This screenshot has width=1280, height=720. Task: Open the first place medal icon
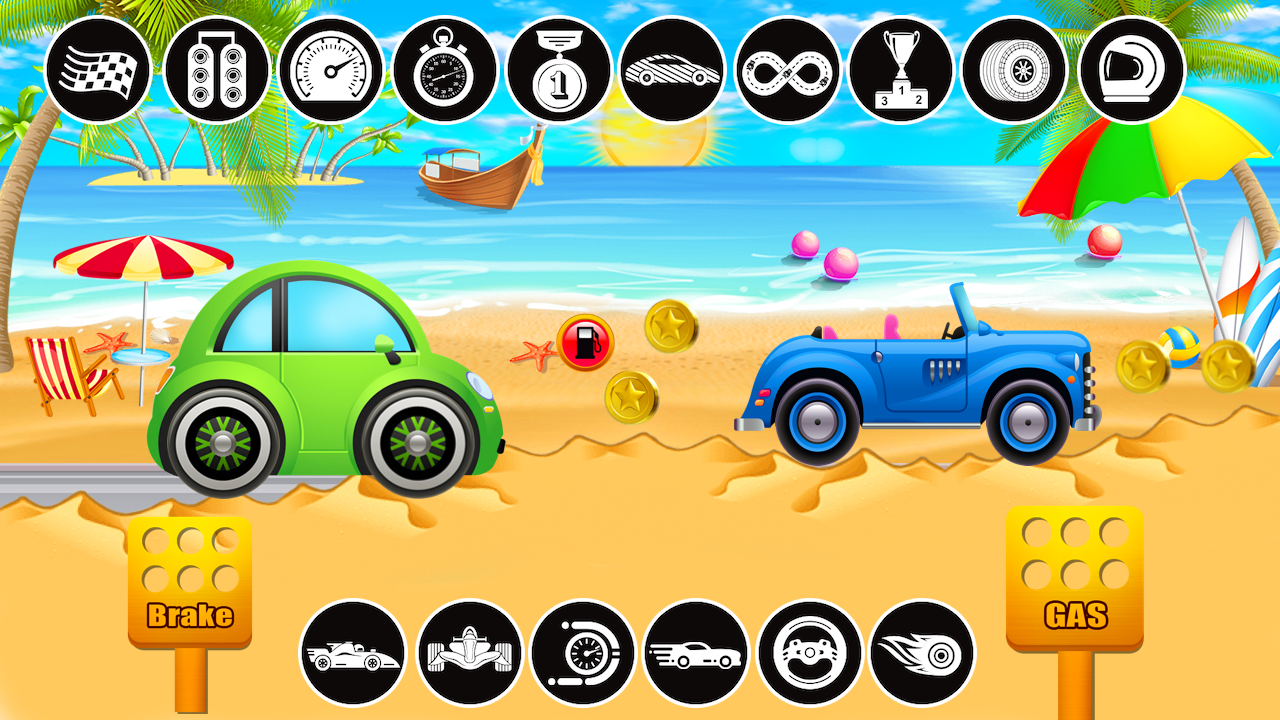(555, 70)
